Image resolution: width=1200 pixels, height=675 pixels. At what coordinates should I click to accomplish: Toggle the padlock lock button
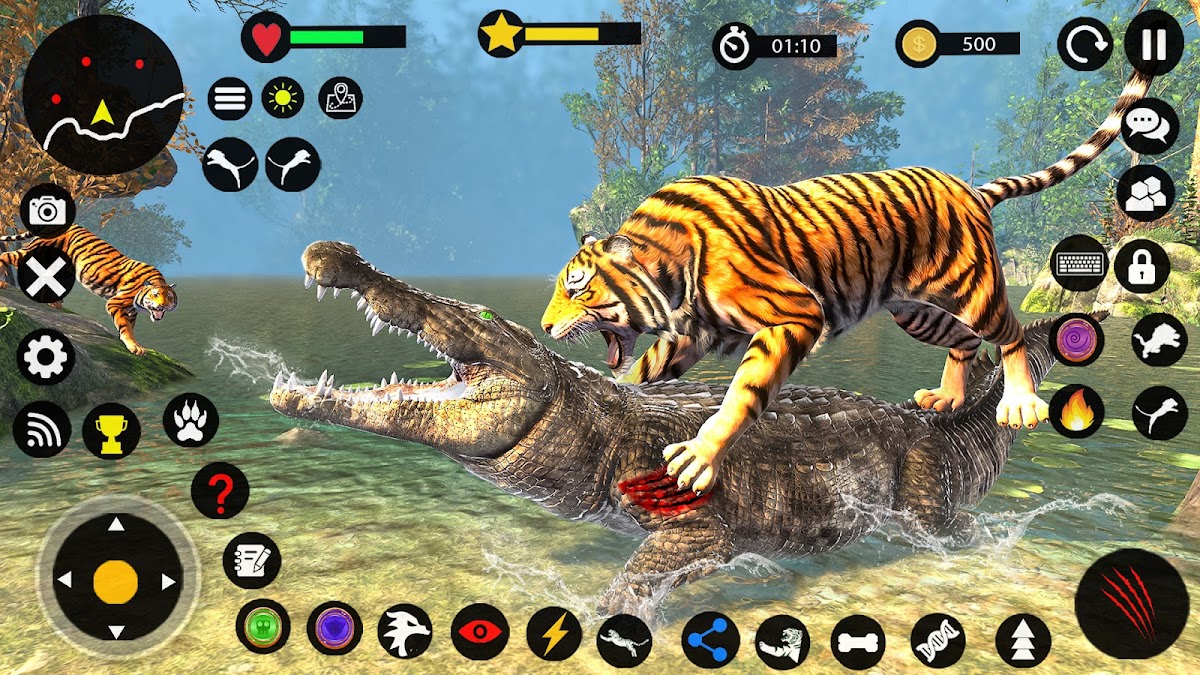[x=1142, y=265]
